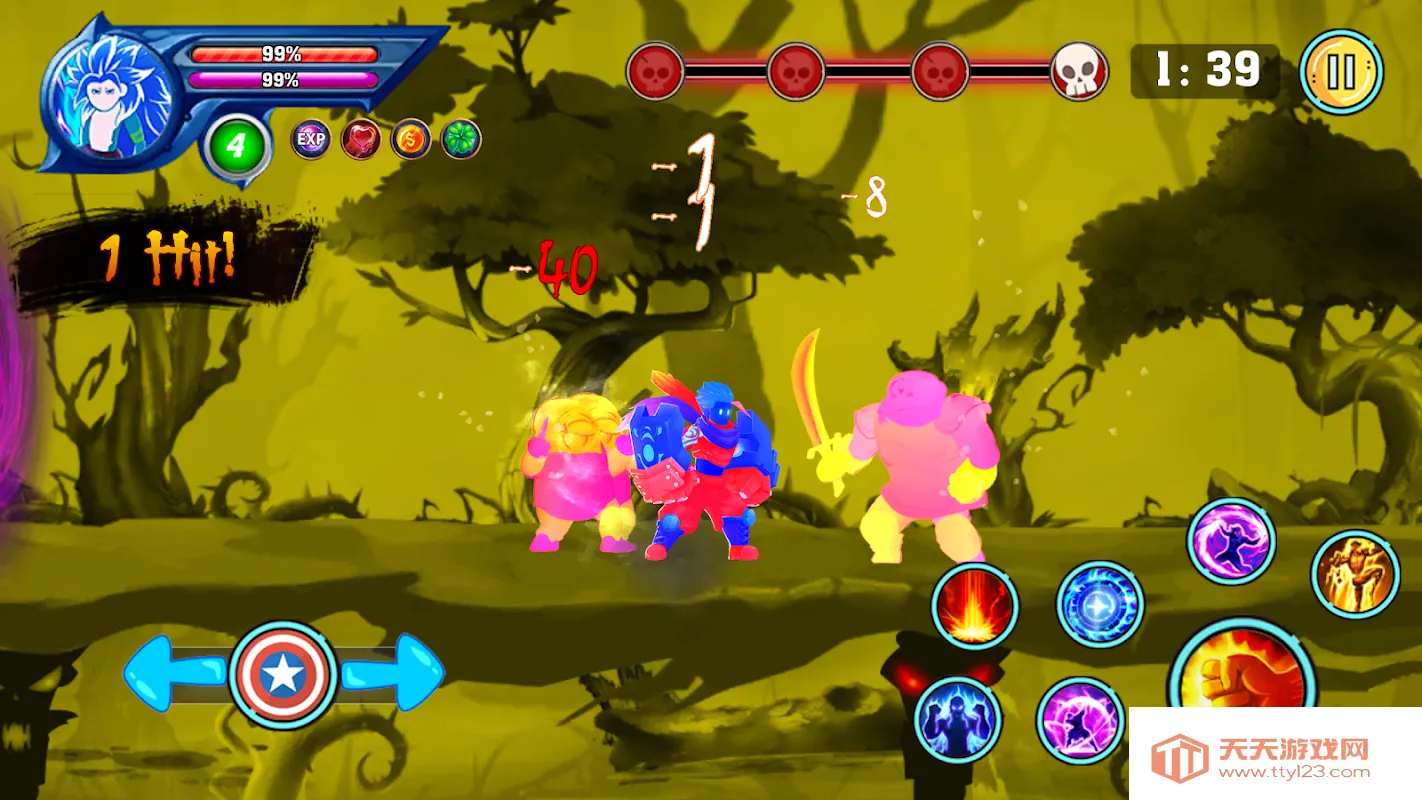Activate the star shield block button
Viewport: 1422px width, 800px height.
tap(282, 676)
